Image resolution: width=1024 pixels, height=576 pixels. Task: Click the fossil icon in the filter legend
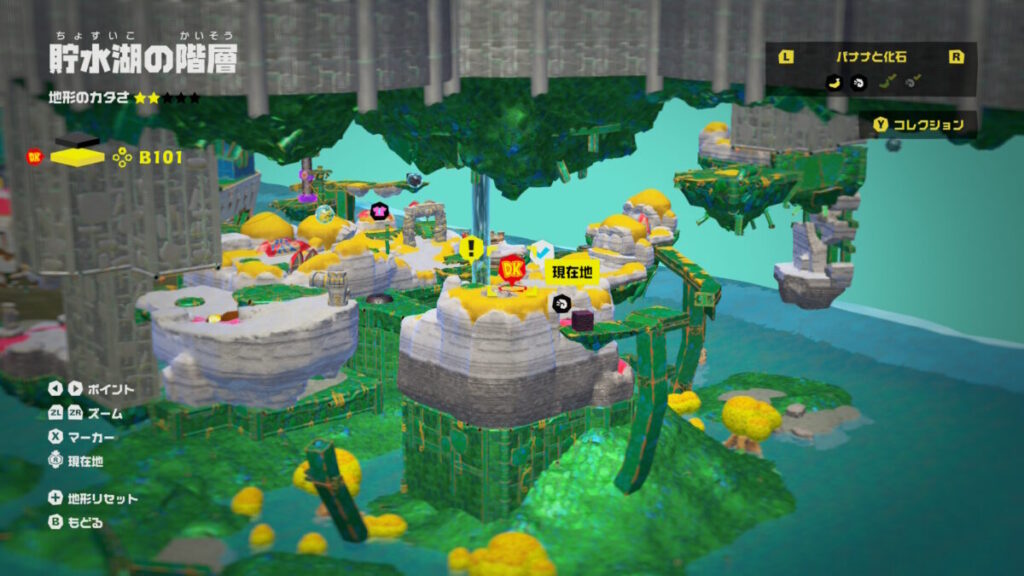point(857,83)
